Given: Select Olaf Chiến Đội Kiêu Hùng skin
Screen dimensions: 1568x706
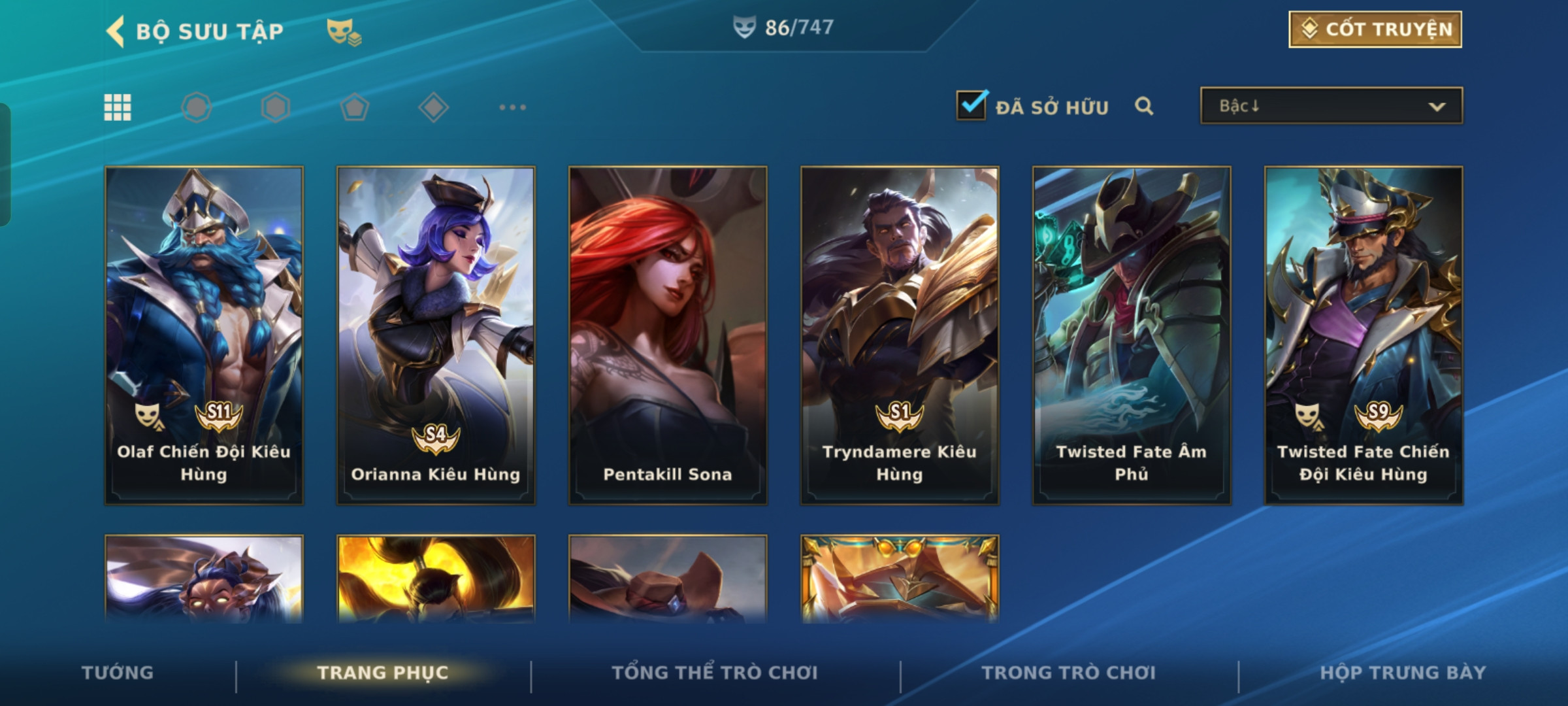Looking at the screenshot, I should 204,335.
